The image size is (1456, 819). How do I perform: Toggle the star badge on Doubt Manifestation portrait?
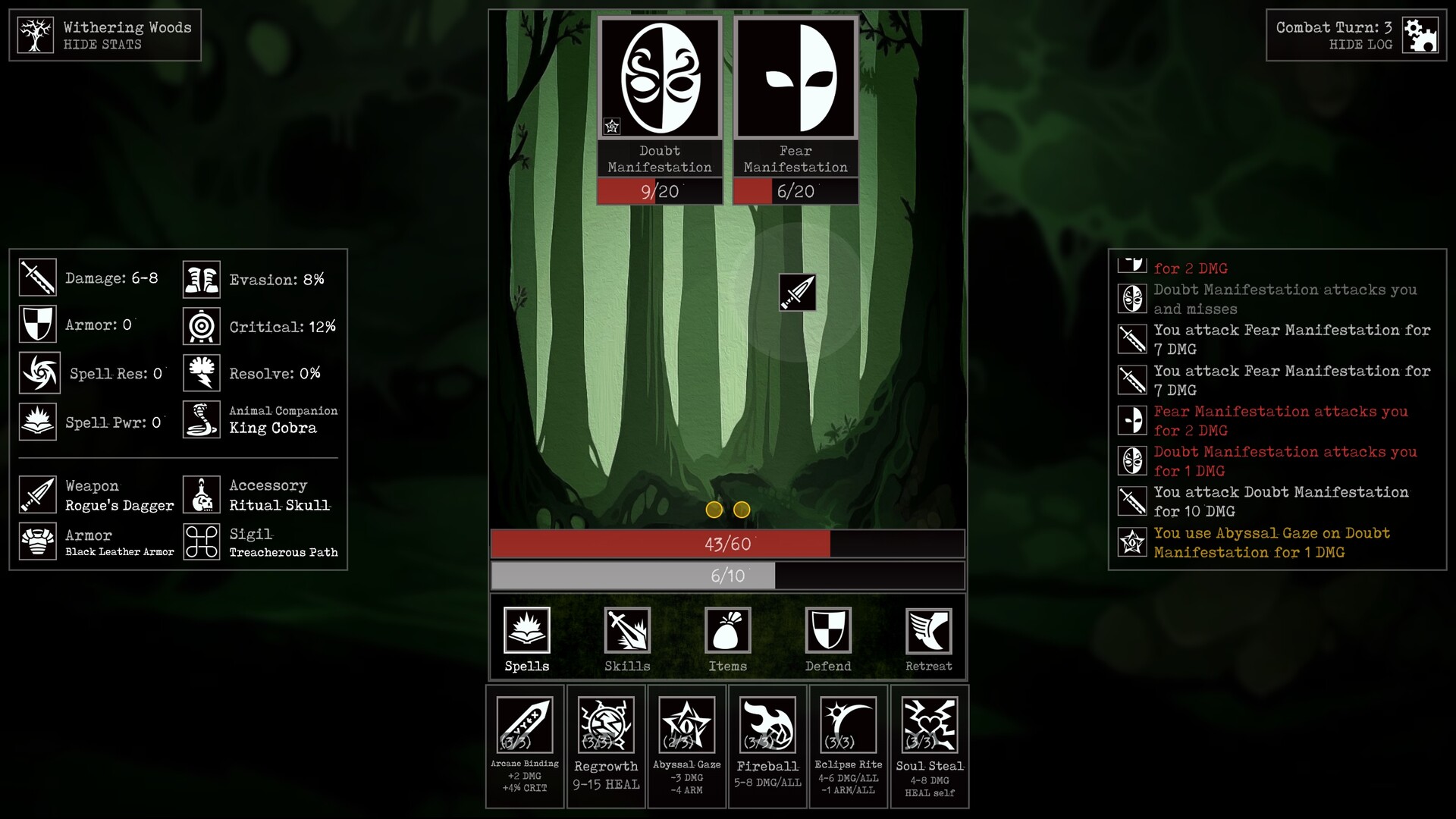(610, 126)
